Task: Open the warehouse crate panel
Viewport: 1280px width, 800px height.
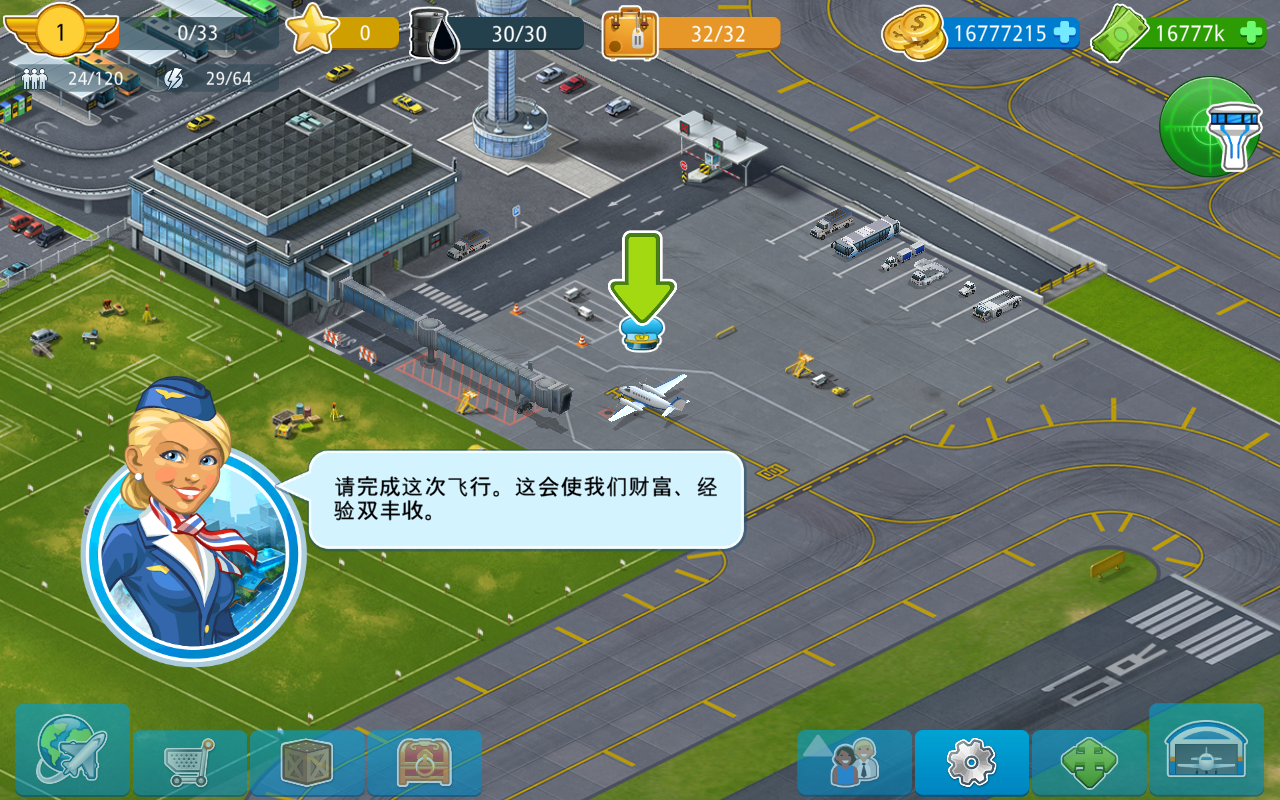Action: (x=307, y=762)
